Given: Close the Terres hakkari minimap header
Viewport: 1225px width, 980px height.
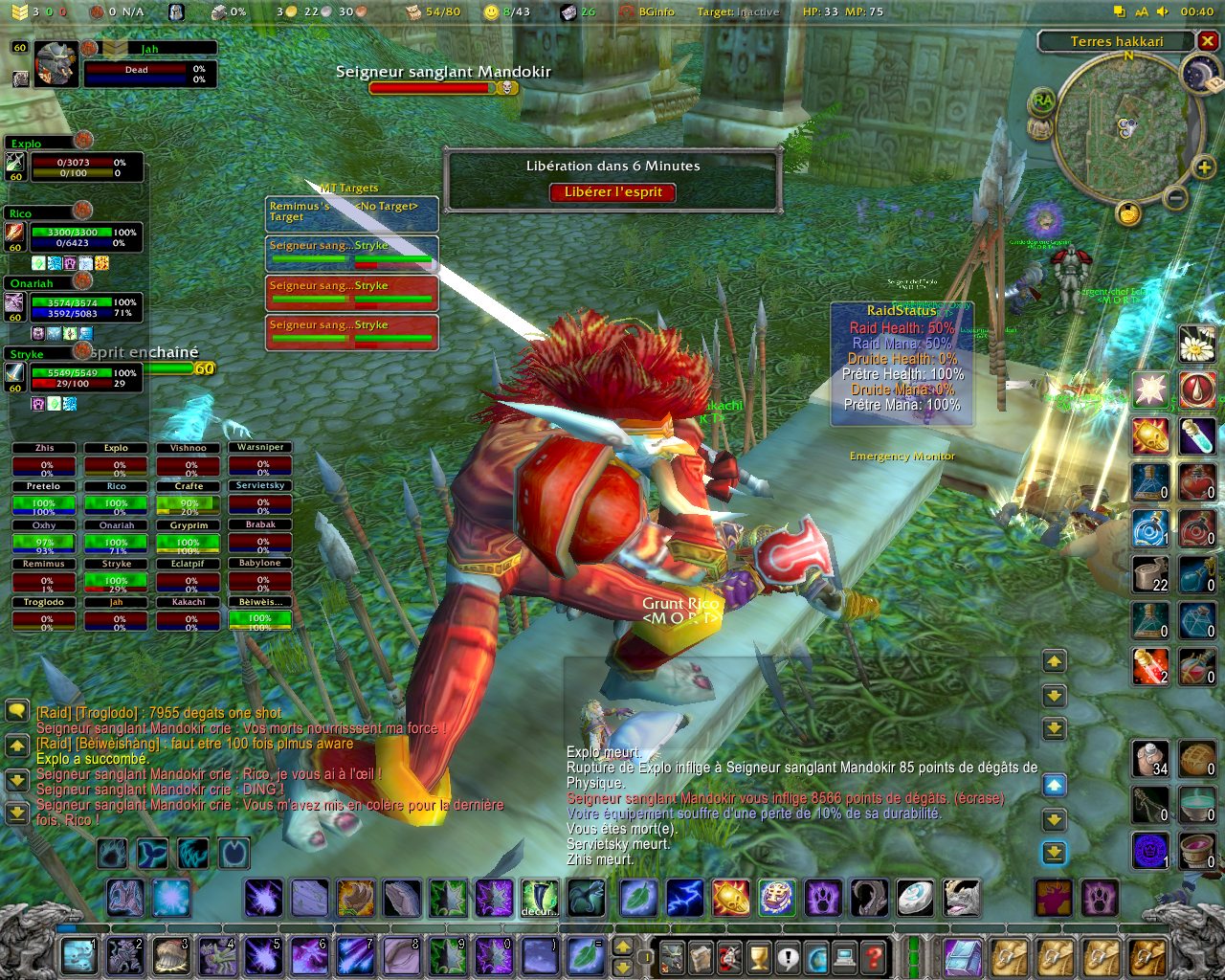Looking at the screenshot, I should tap(1208, 41).
